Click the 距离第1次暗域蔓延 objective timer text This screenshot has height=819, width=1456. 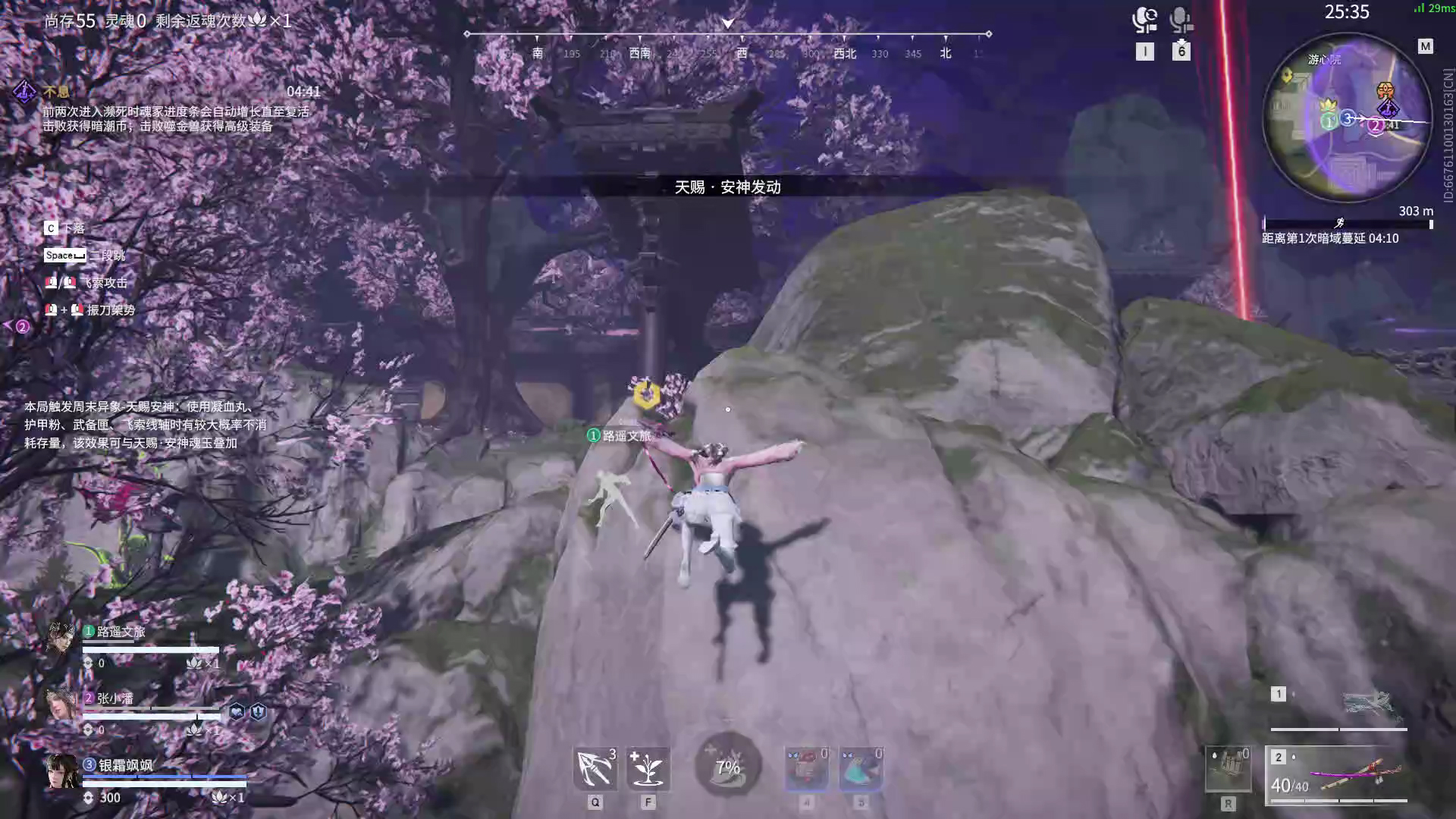(1330, 237)
